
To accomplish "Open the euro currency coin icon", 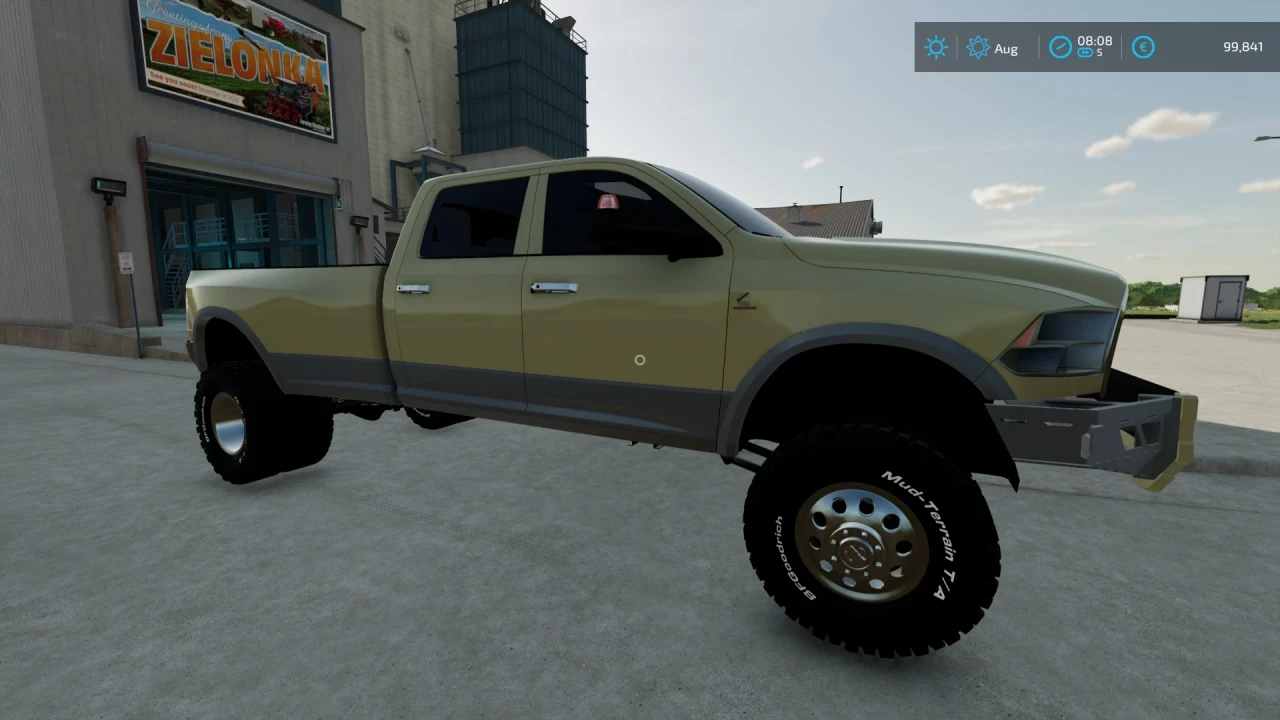I will point(1143,47).
